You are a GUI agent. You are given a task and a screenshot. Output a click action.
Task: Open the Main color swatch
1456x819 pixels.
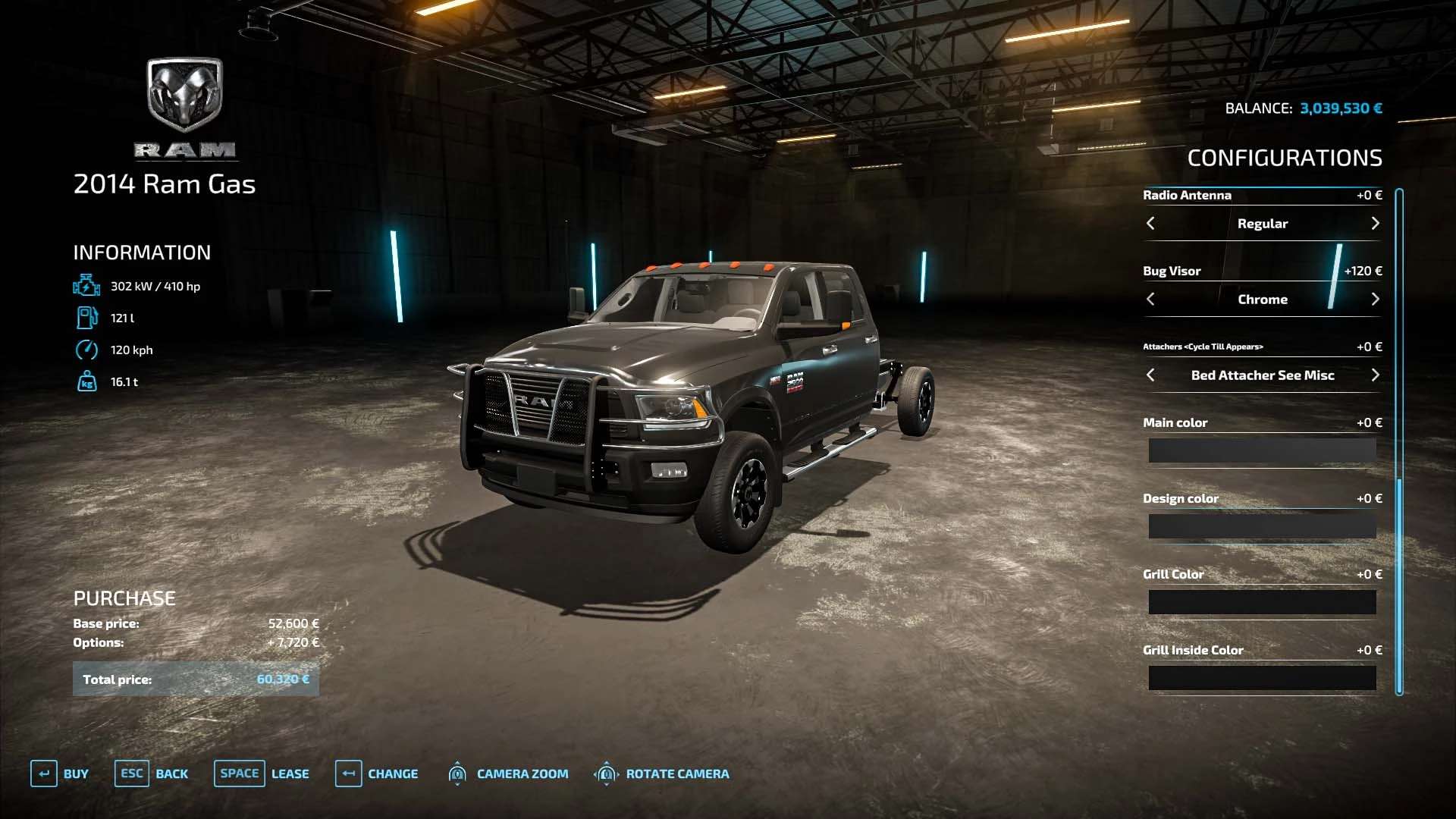tap(1262, 450)
